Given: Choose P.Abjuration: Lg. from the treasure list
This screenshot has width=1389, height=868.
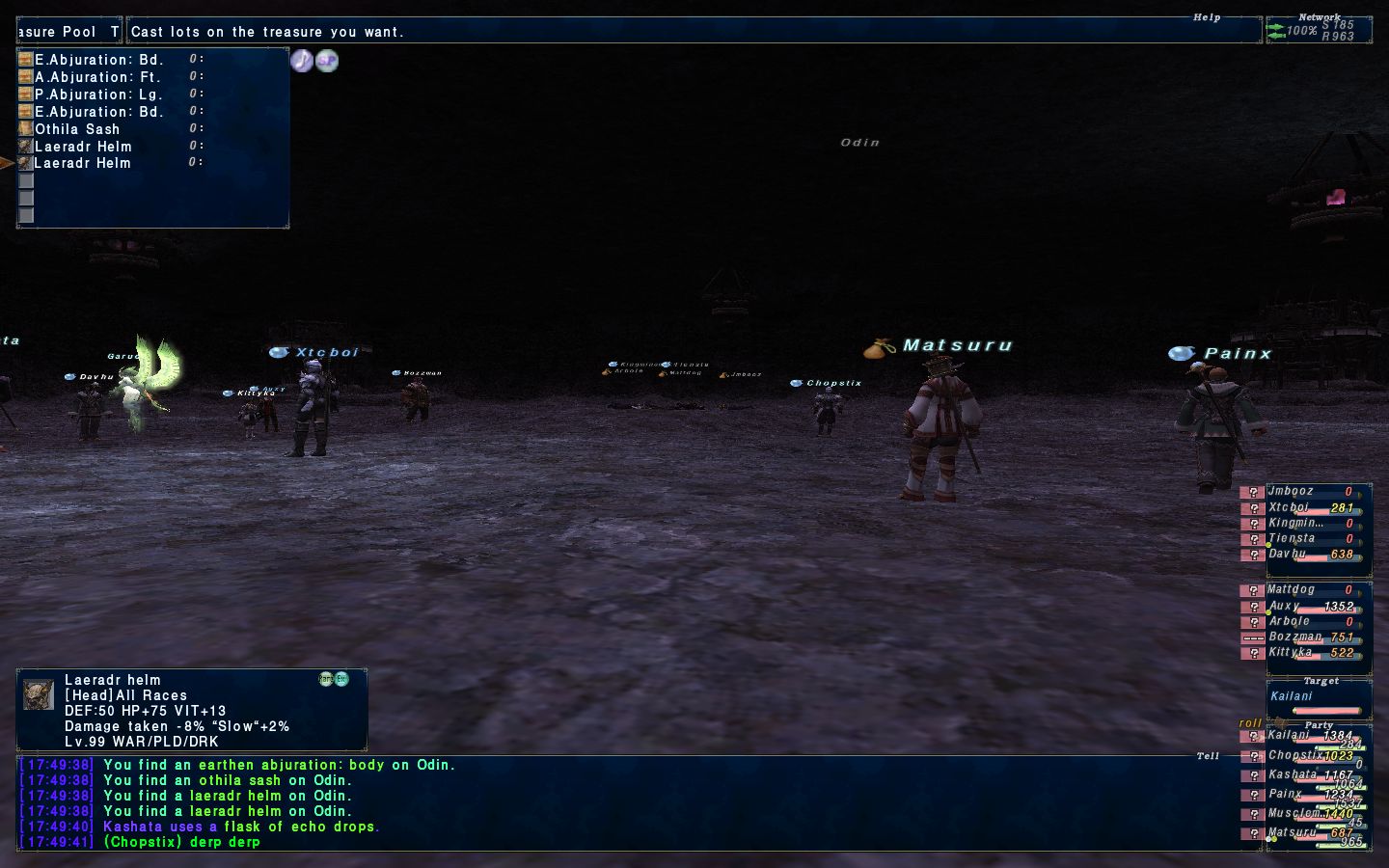Looking at the screenshot, I should pos(98,95).
